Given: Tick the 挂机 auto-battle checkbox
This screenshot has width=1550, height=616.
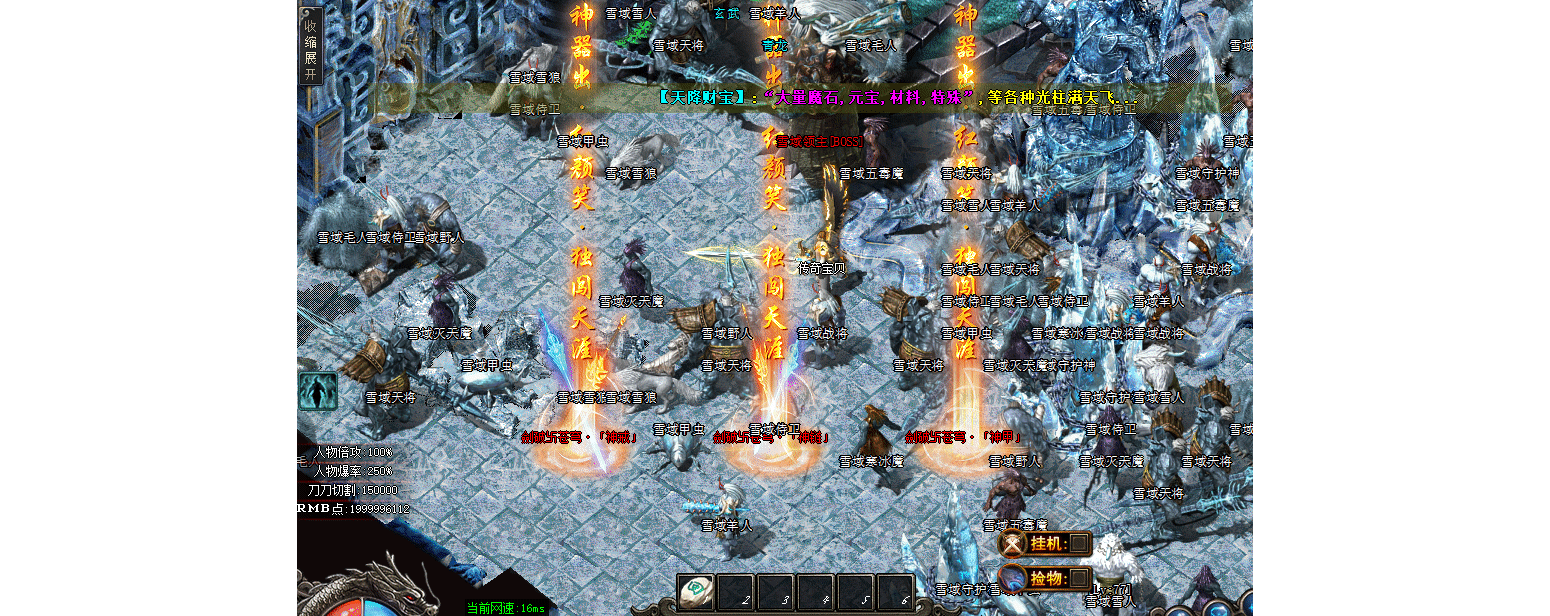Looking at the screenshot, I should [1079, 544].
